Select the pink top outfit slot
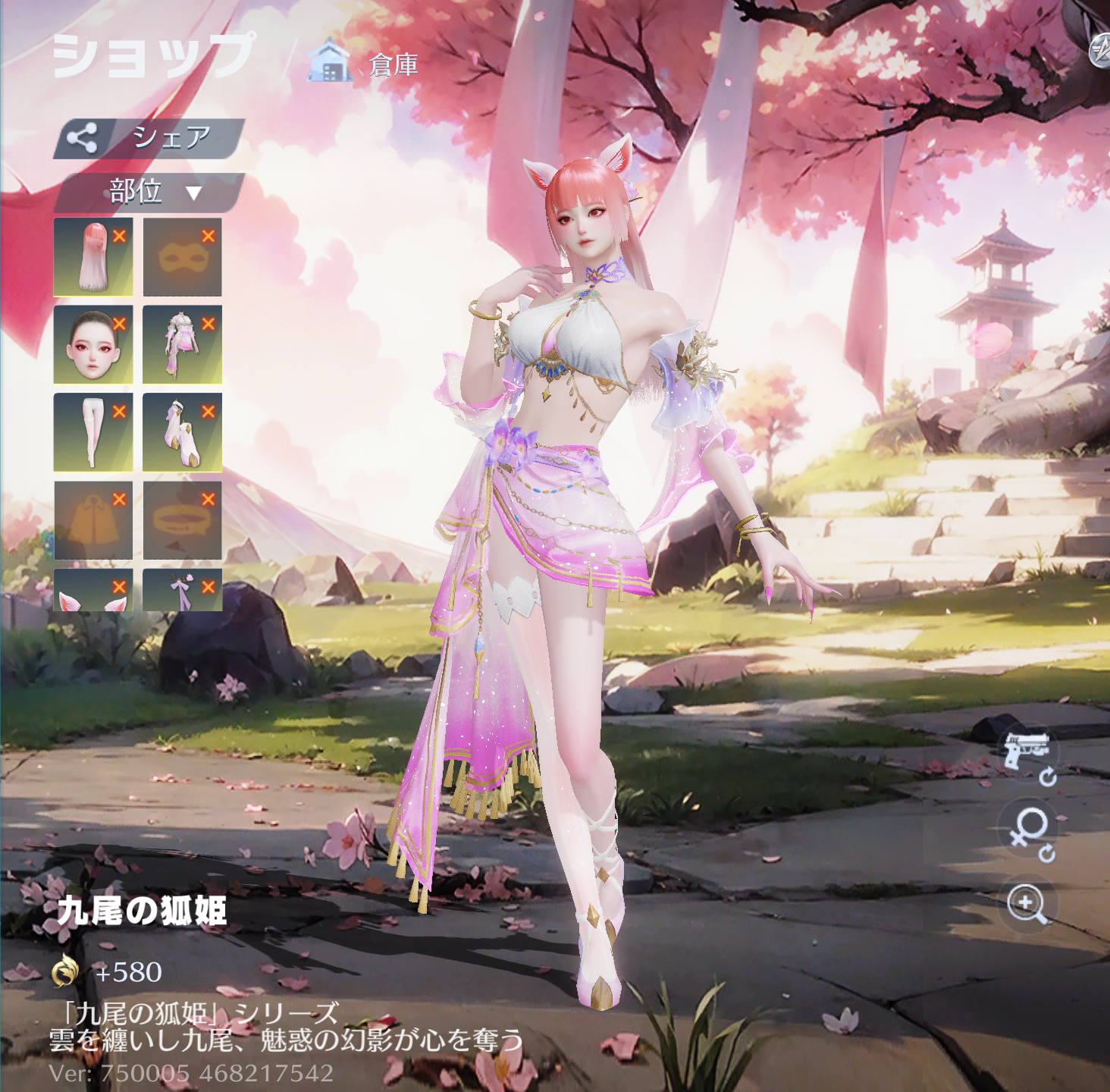 [182, 345]
